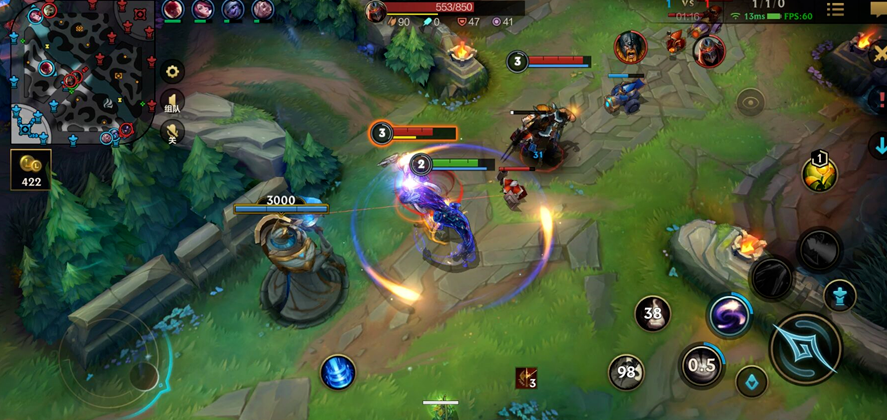Screen dimensions: 887x420
Task: Tap the blue down-arrow button
Action: point(880,146)
